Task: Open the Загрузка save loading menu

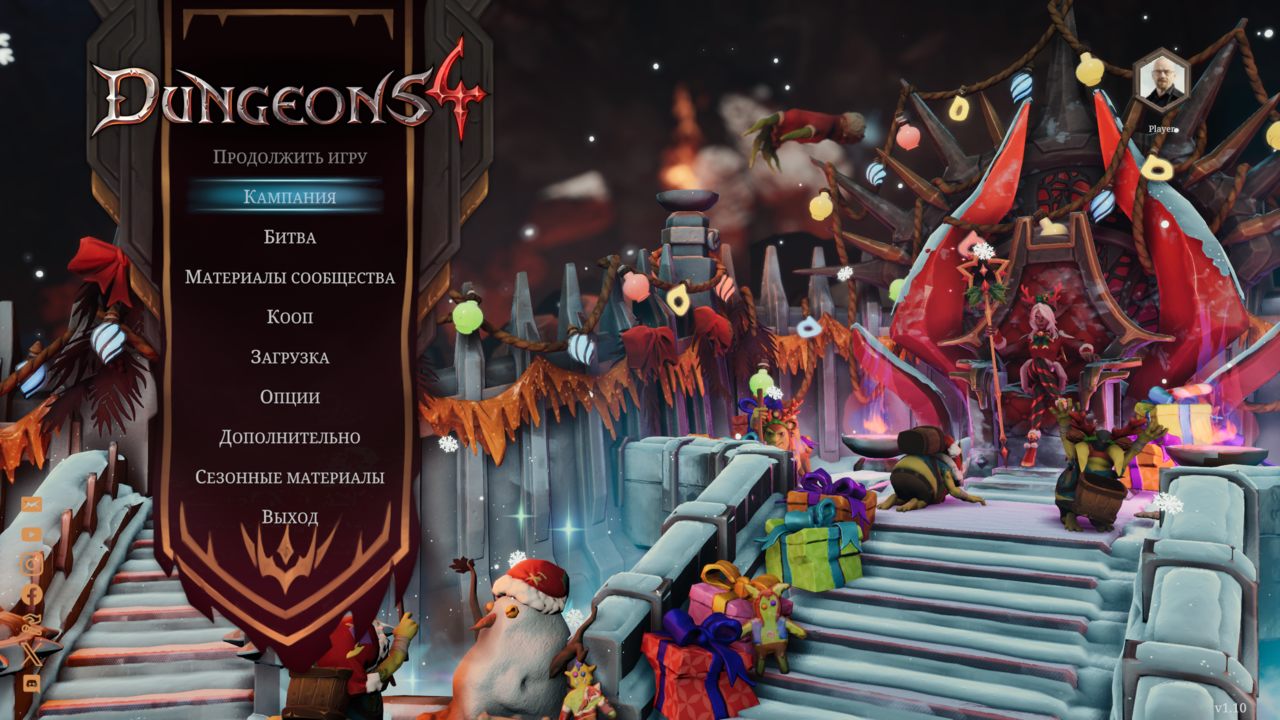Action: click(x=290, y=357)
